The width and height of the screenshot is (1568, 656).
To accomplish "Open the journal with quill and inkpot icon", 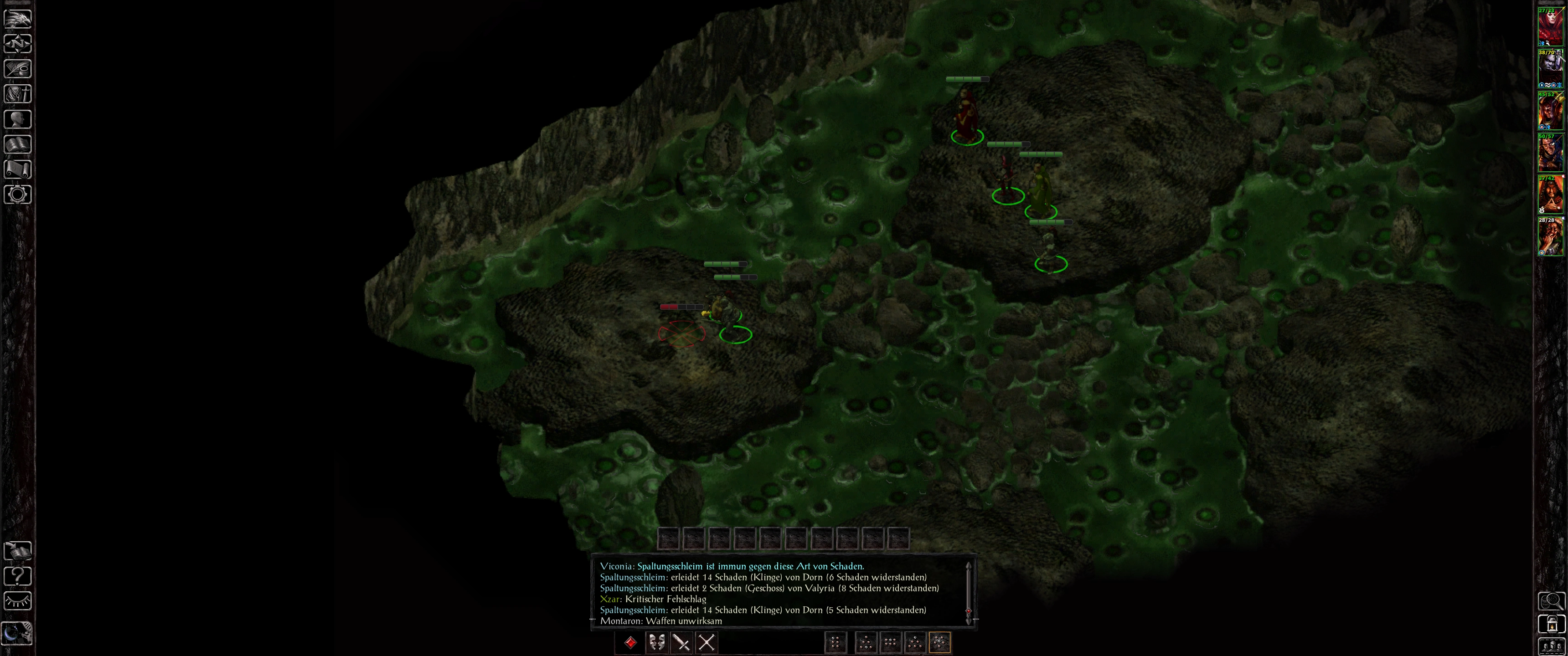I will coord(18,69).
